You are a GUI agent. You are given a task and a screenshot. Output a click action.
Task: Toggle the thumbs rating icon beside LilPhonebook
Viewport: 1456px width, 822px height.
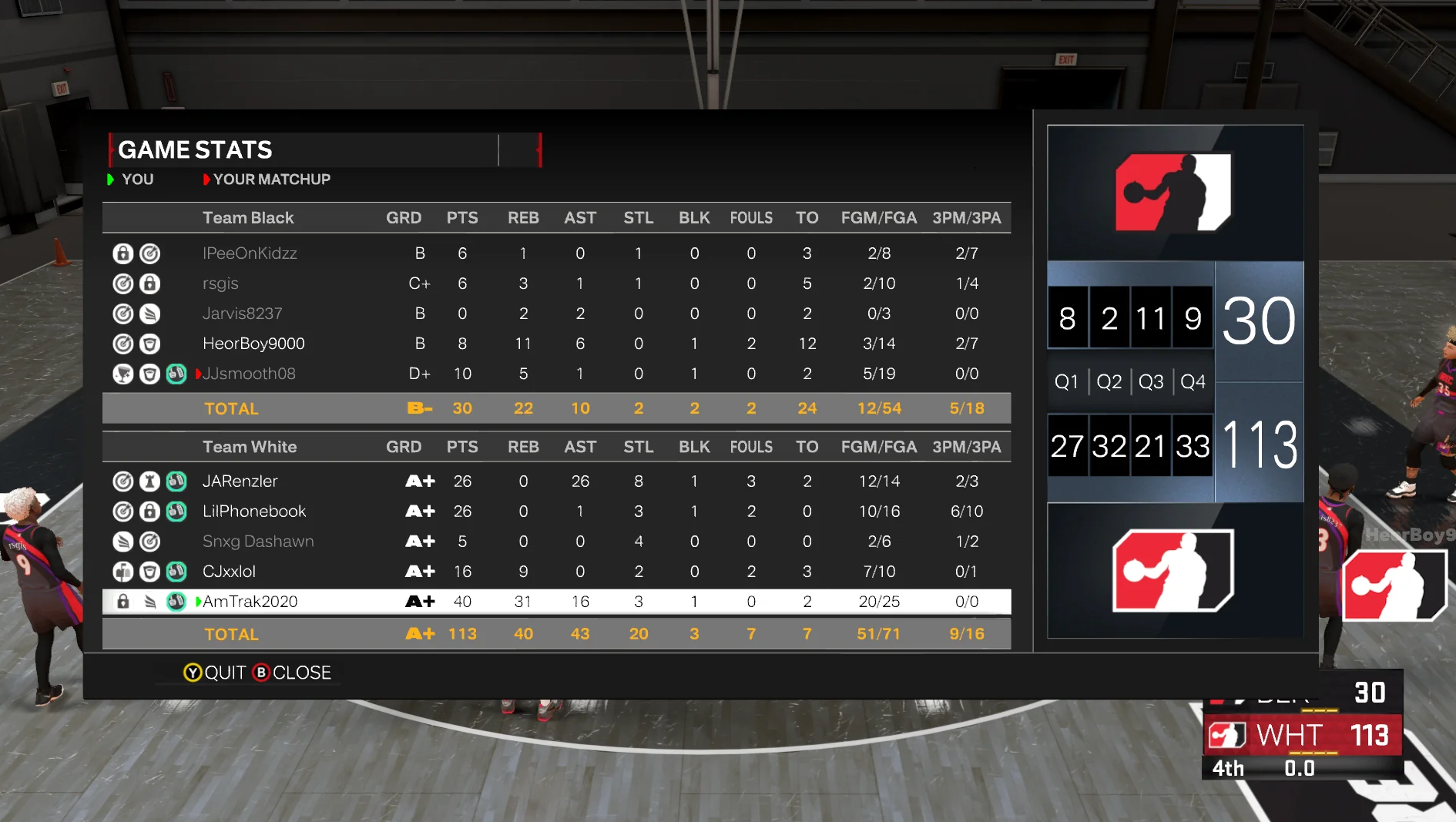coord(176,511)
